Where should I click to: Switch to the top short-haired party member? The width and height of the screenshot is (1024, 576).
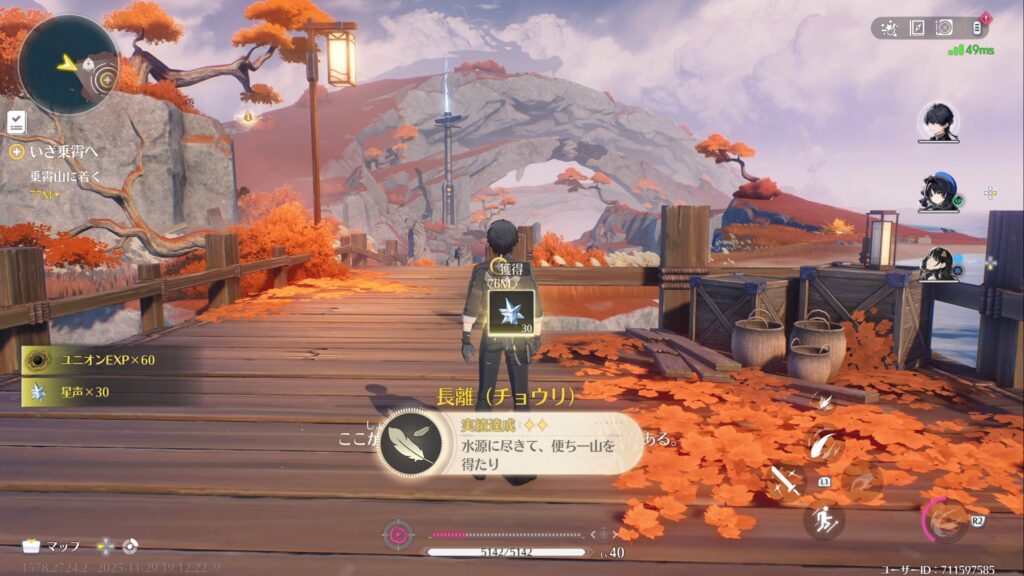(x=937, y=122)
